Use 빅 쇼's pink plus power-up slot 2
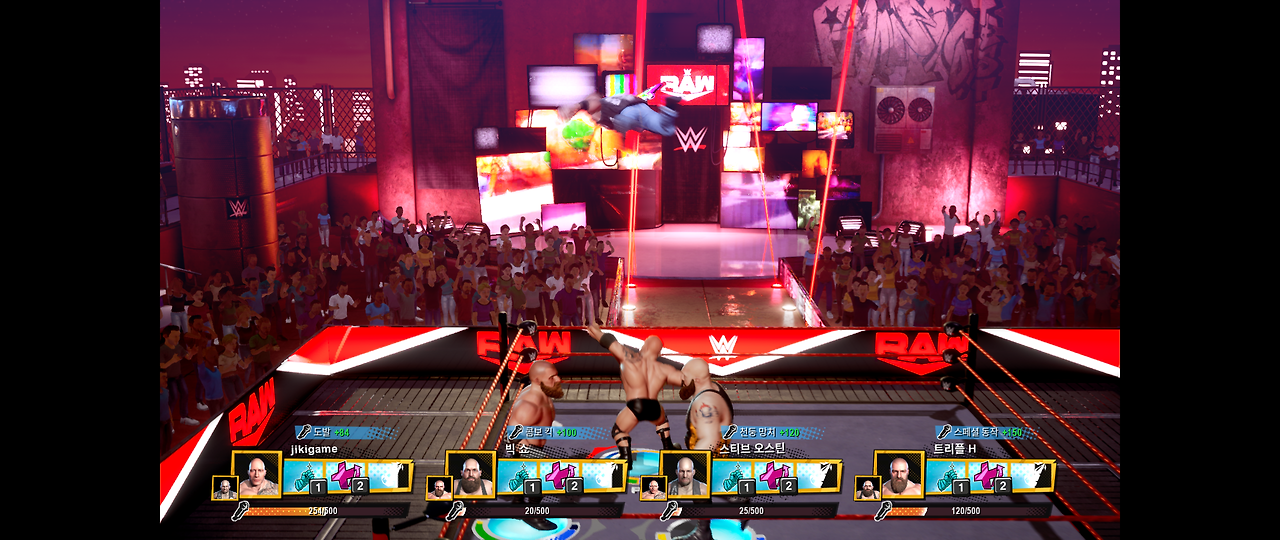Screen dimensions: 1280x540 click(x=561, y=476)
